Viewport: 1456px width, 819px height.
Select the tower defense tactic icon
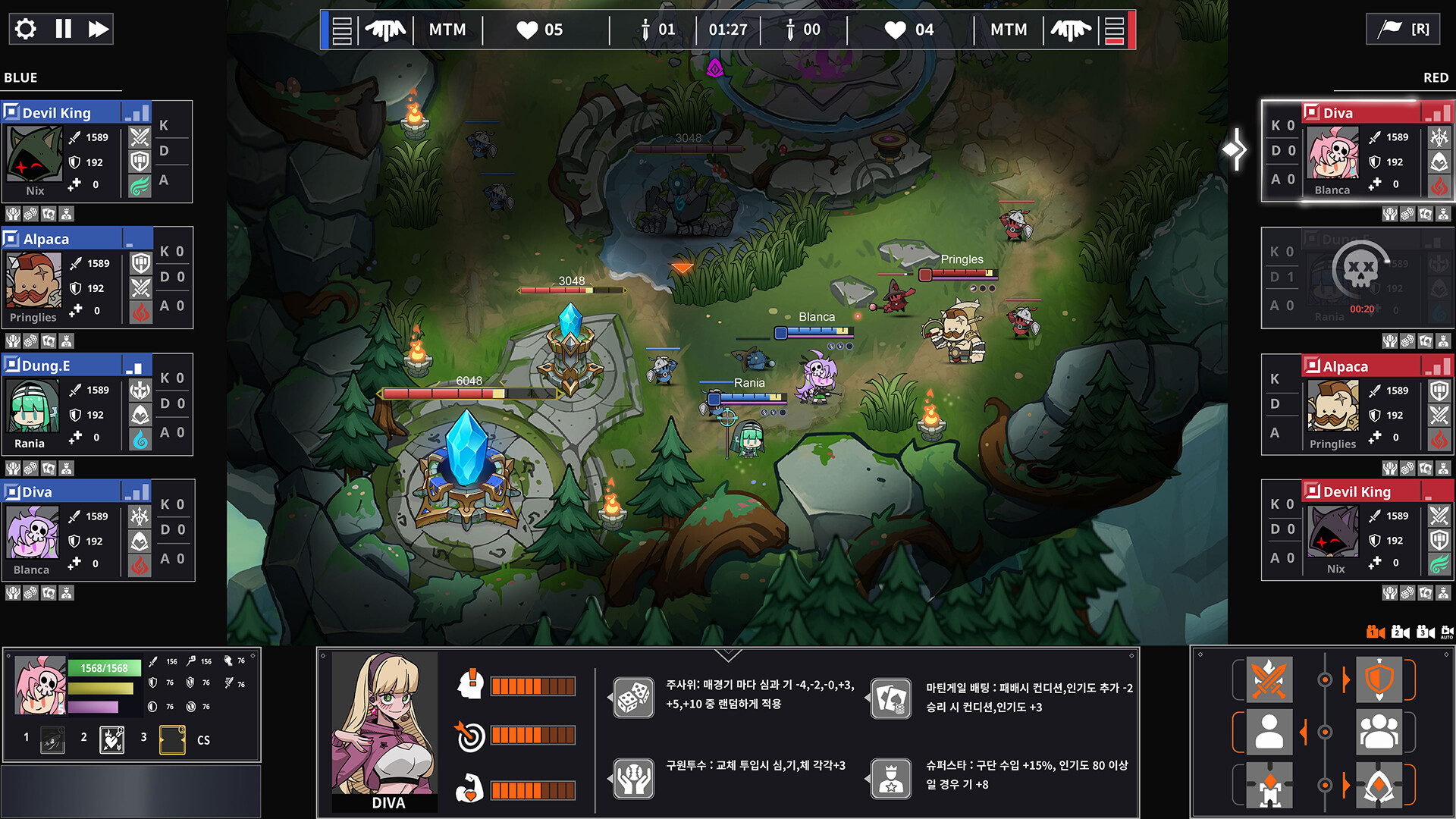1269,786
